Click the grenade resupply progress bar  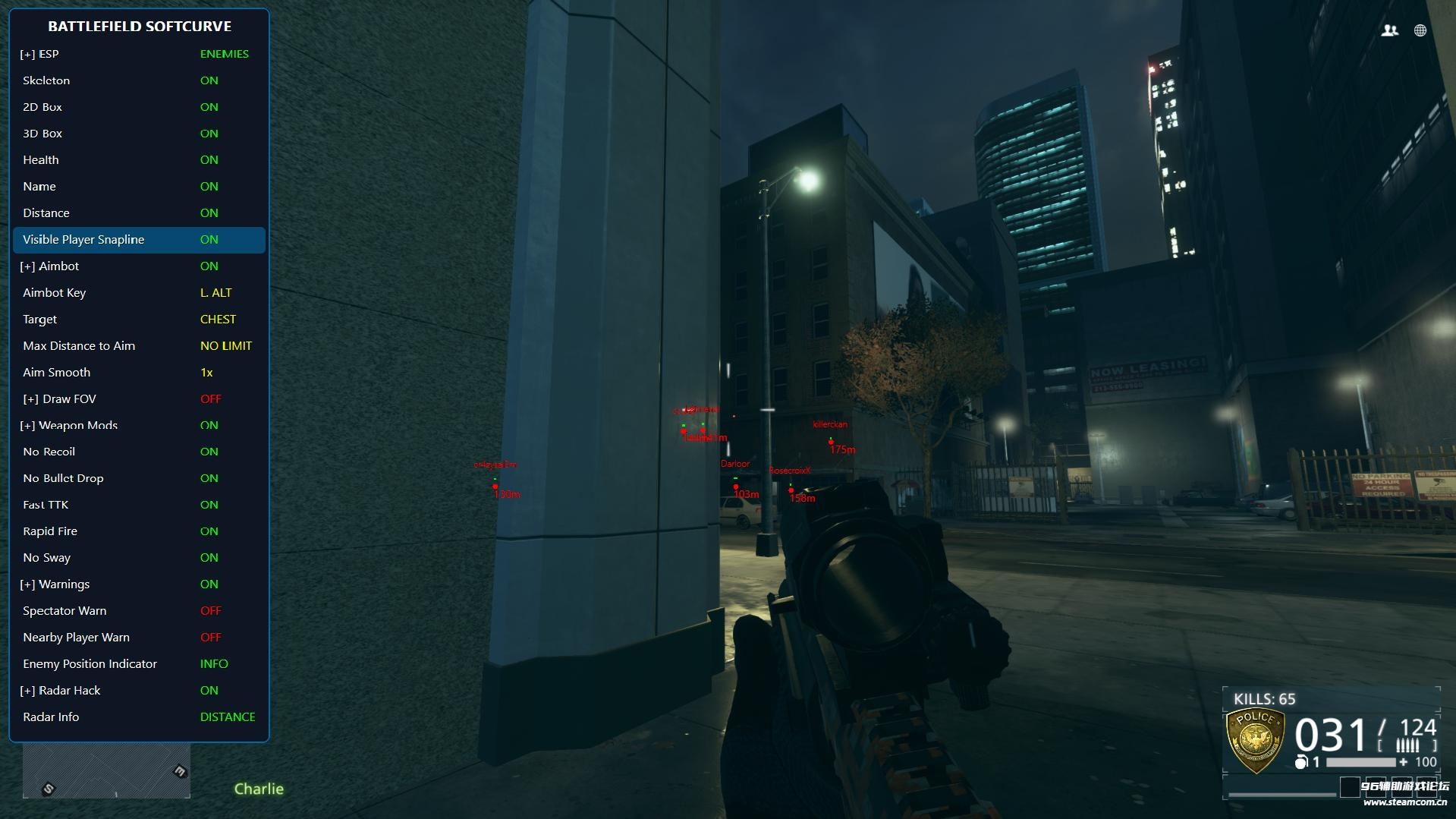pyautogui.click(x=1360, y=762)
